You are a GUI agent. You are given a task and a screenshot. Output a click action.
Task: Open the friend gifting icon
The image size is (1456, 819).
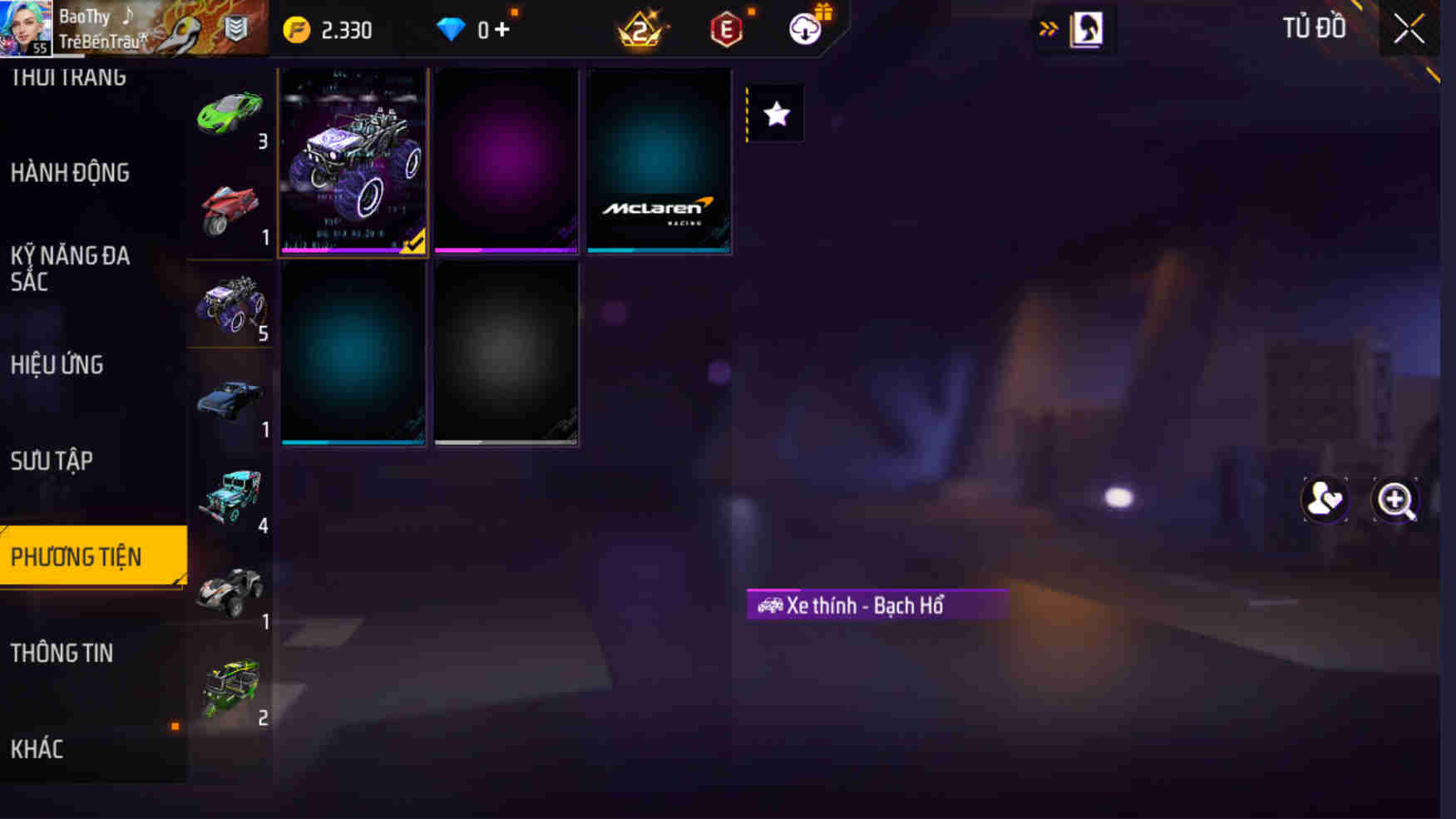[x=1323, y=499]
